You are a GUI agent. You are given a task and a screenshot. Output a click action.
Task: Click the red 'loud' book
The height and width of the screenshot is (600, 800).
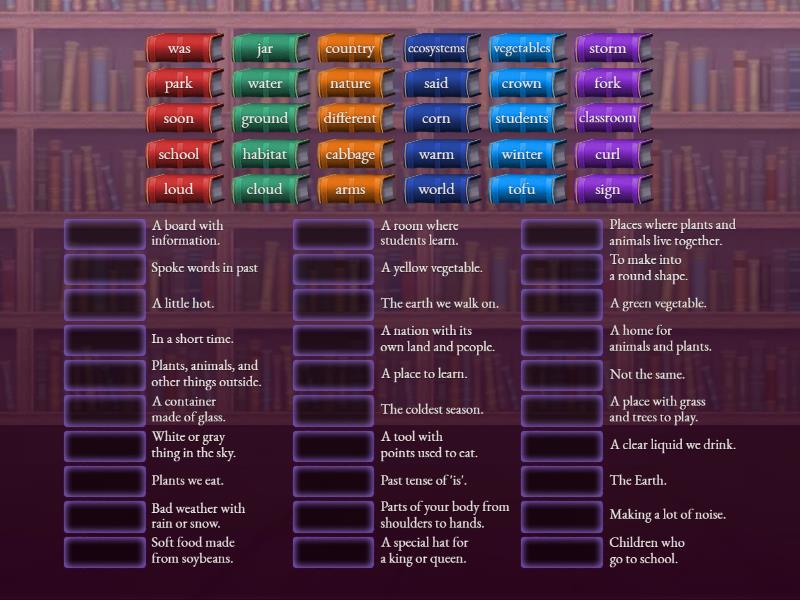(180, 189)
